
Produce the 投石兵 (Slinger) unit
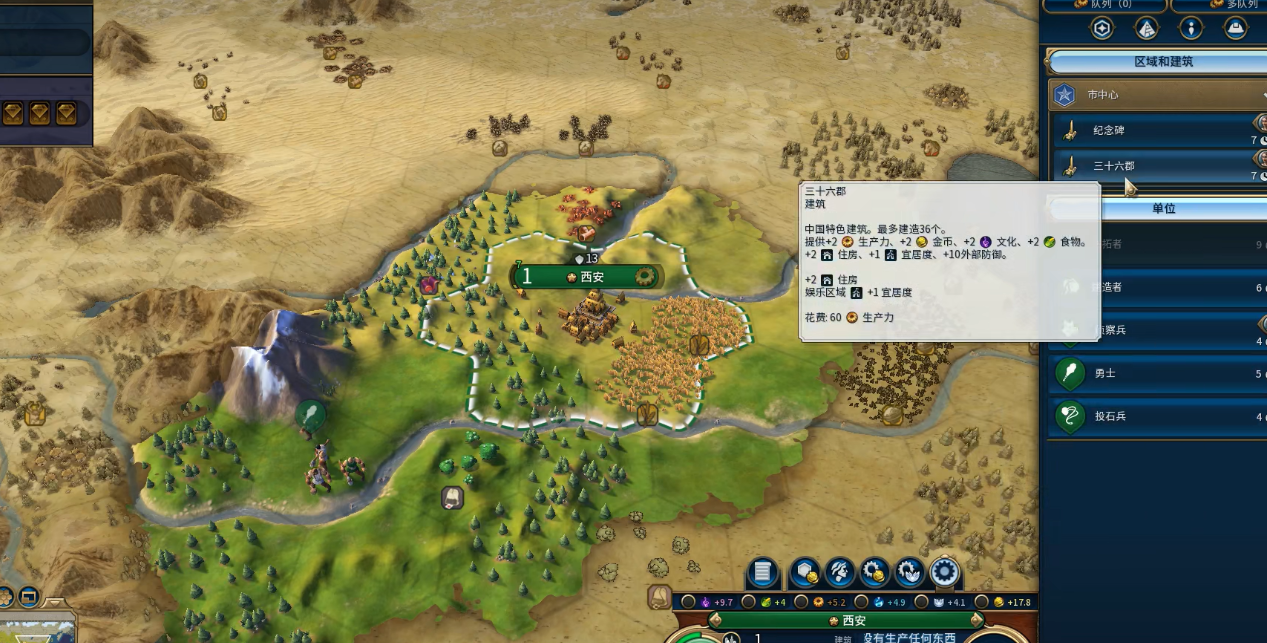pyautogui.click(x=1150, y=416)
